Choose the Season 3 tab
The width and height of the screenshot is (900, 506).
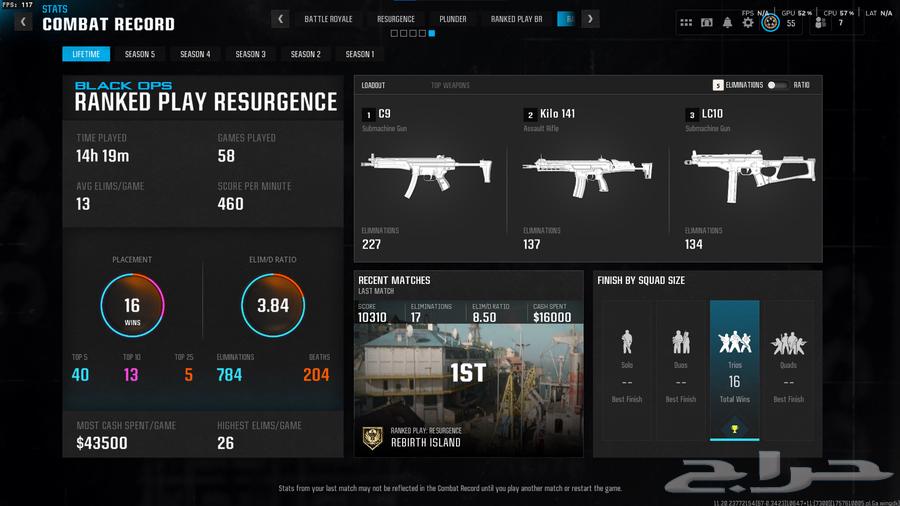point(250,54)
